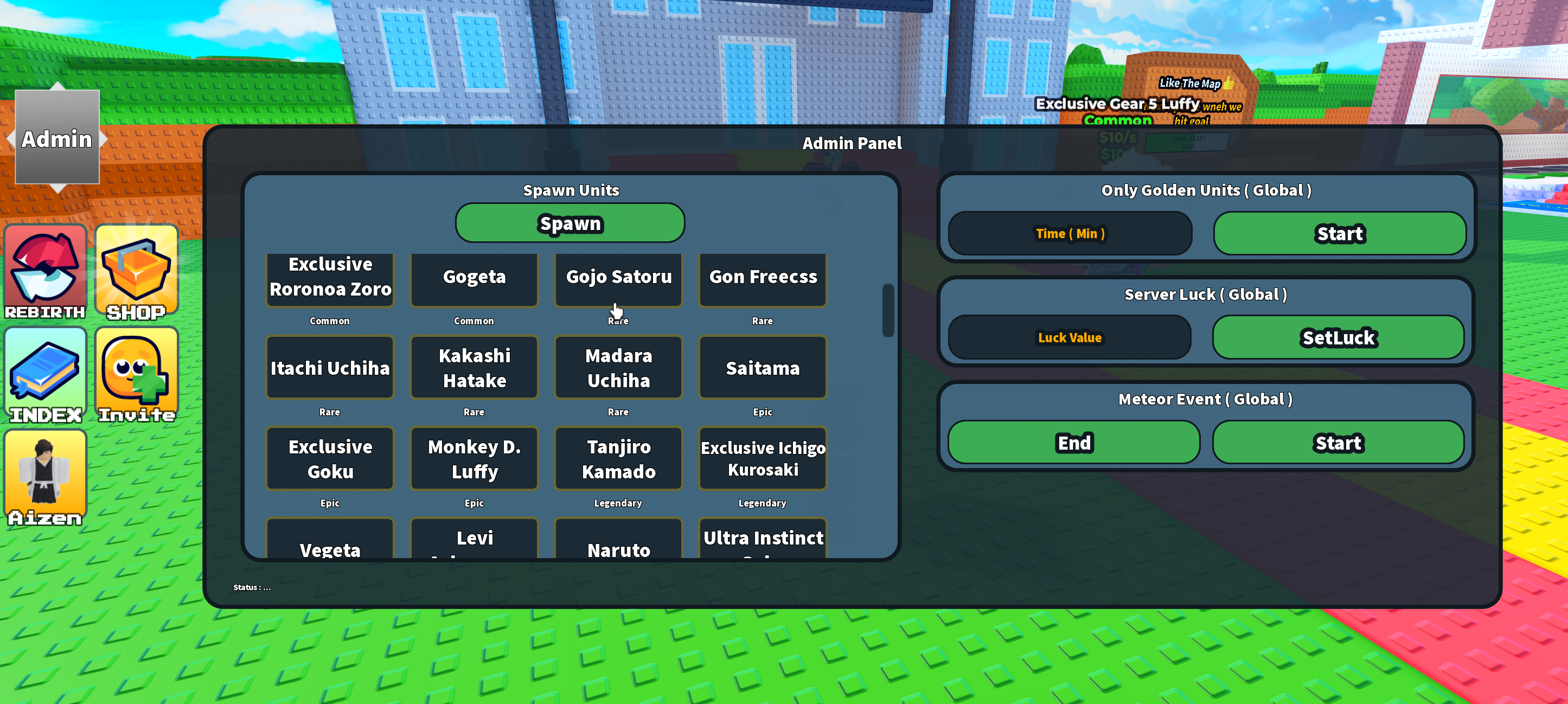Start the Only Golden Units event
Screen dimensions: 1568x704
[x=1340, y=234]
